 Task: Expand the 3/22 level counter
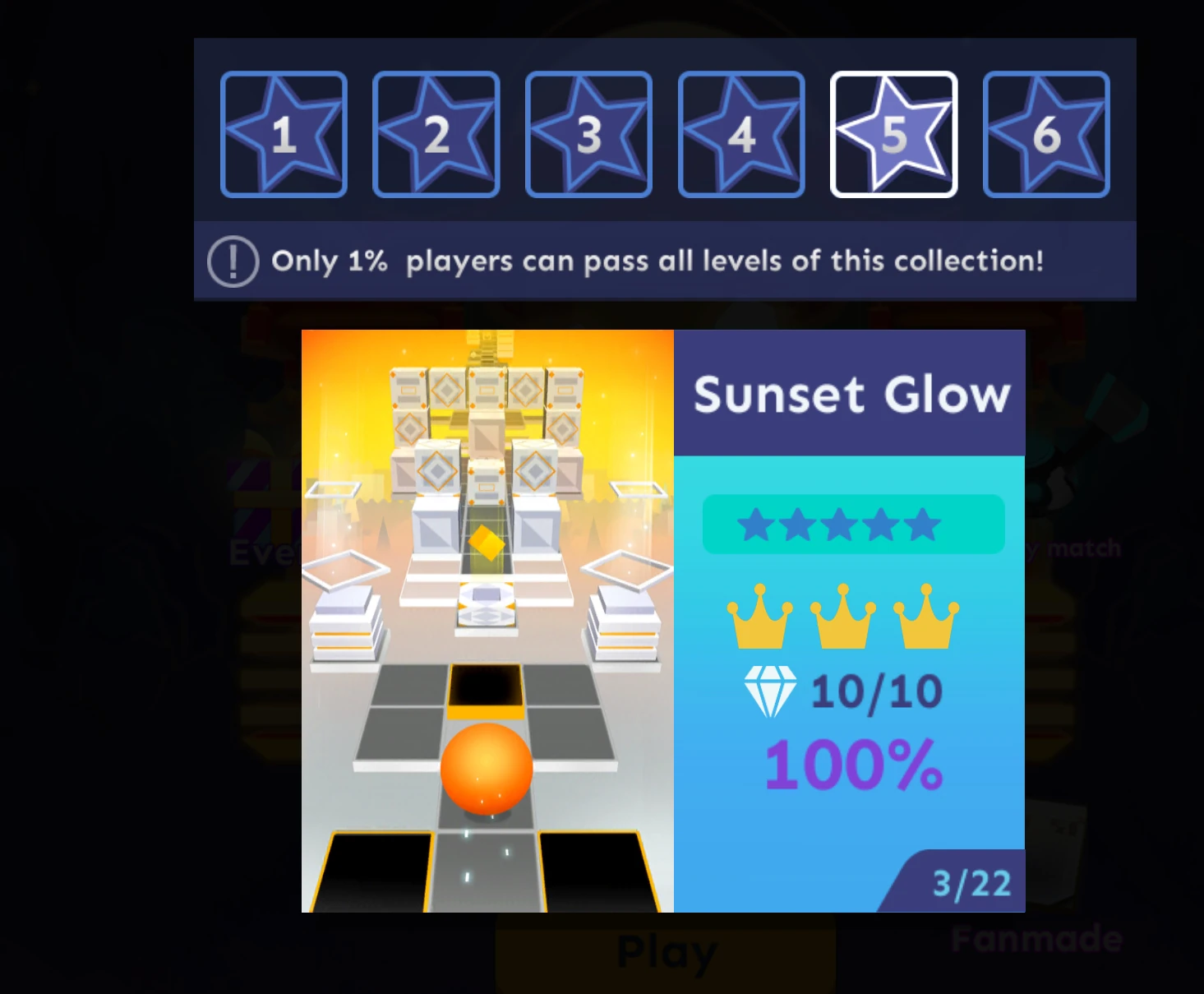tap(971, 885)
